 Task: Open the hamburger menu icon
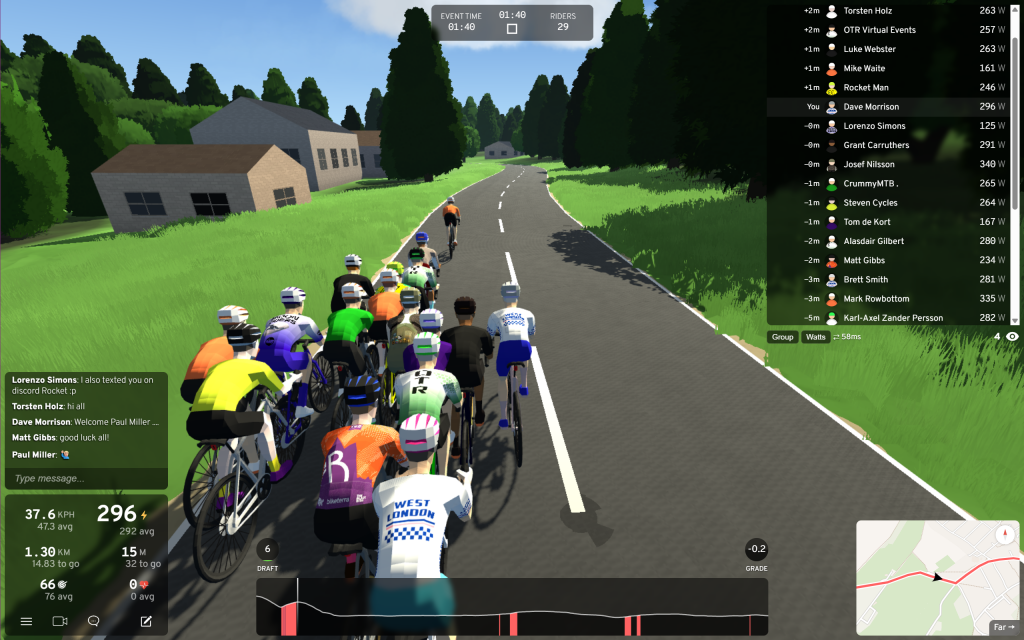(x=26, y=621)
